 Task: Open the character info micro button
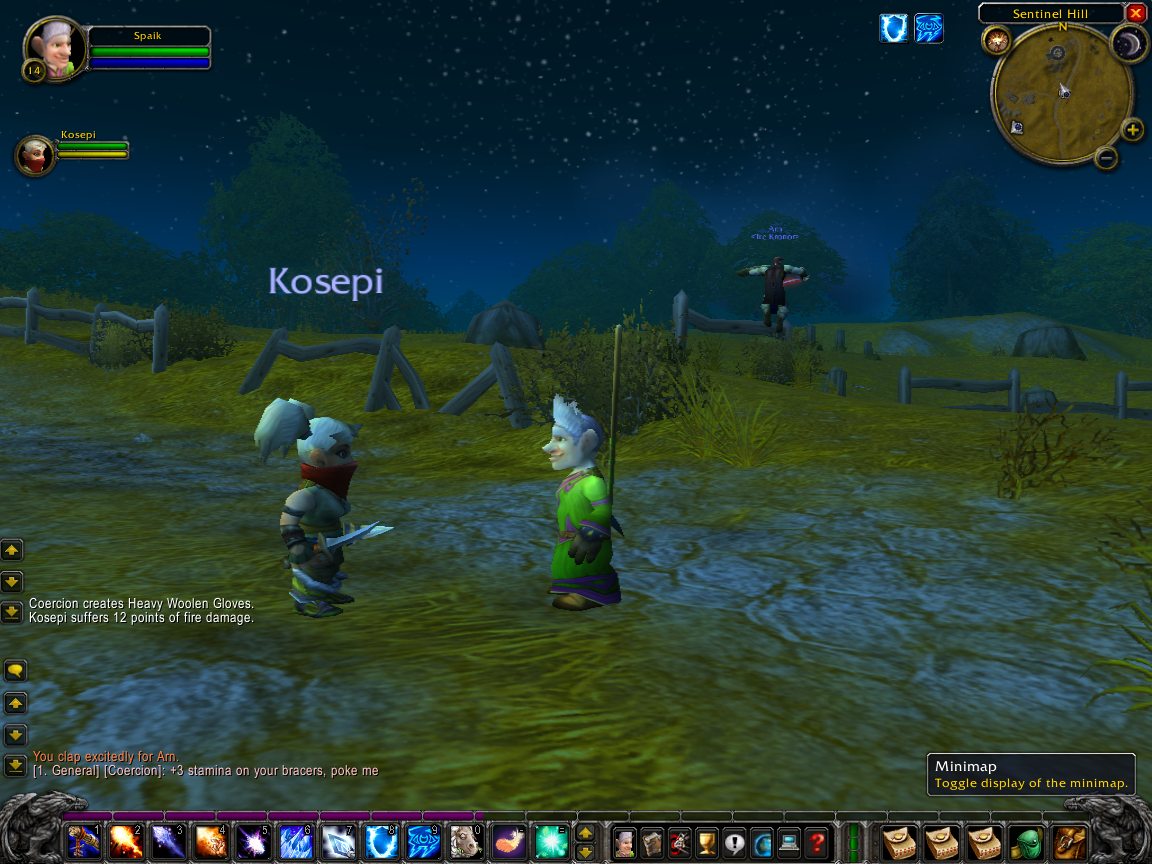tap(624, 842)
